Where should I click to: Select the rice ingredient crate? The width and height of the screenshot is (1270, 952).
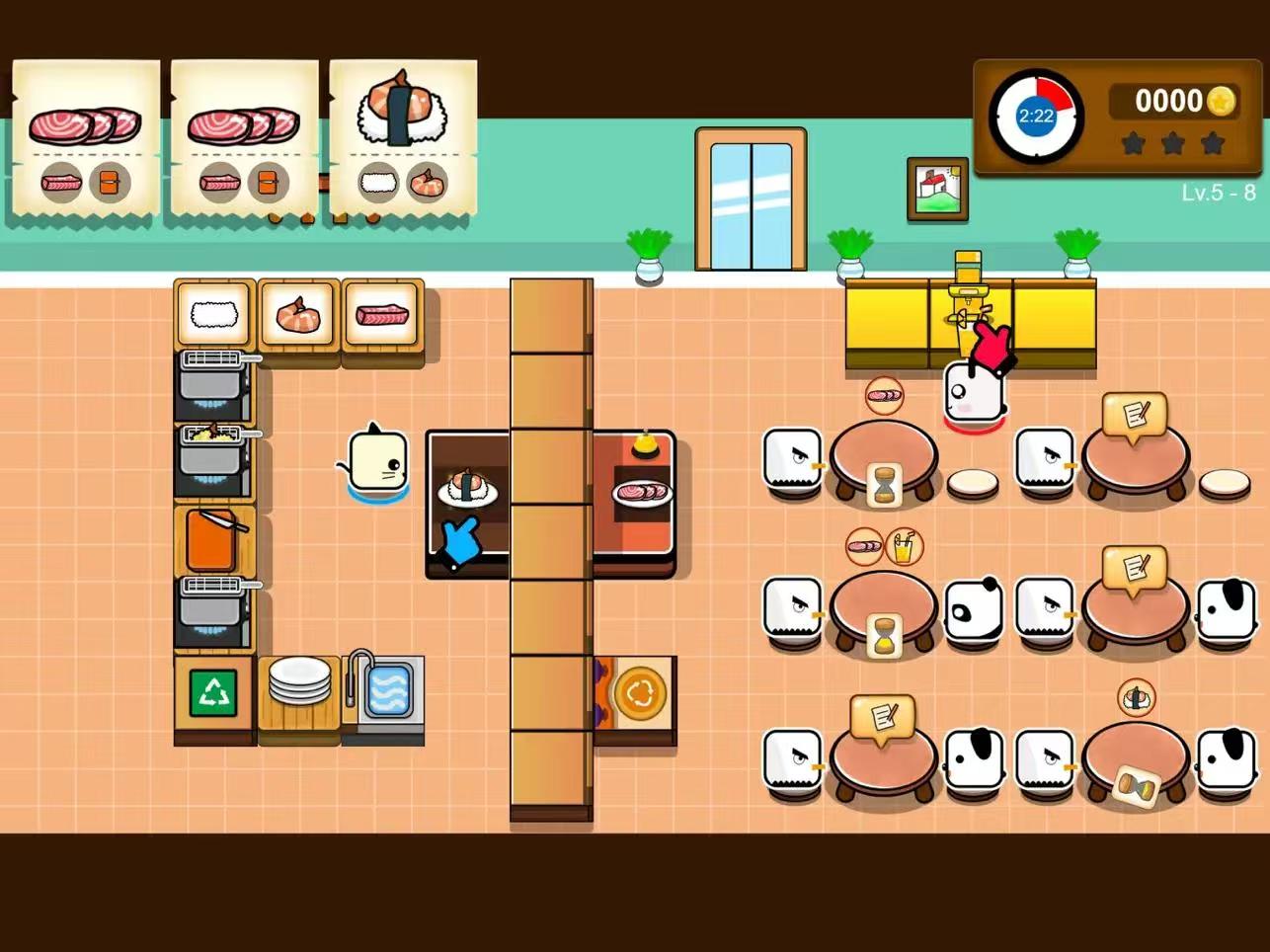[214, 315]
